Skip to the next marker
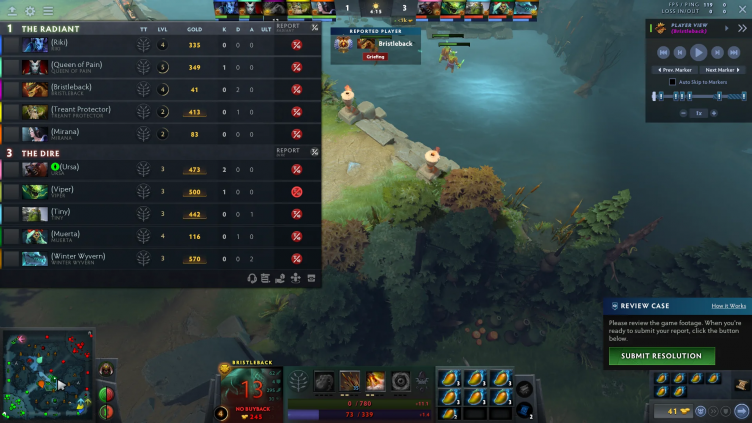 tap(722, 70)
